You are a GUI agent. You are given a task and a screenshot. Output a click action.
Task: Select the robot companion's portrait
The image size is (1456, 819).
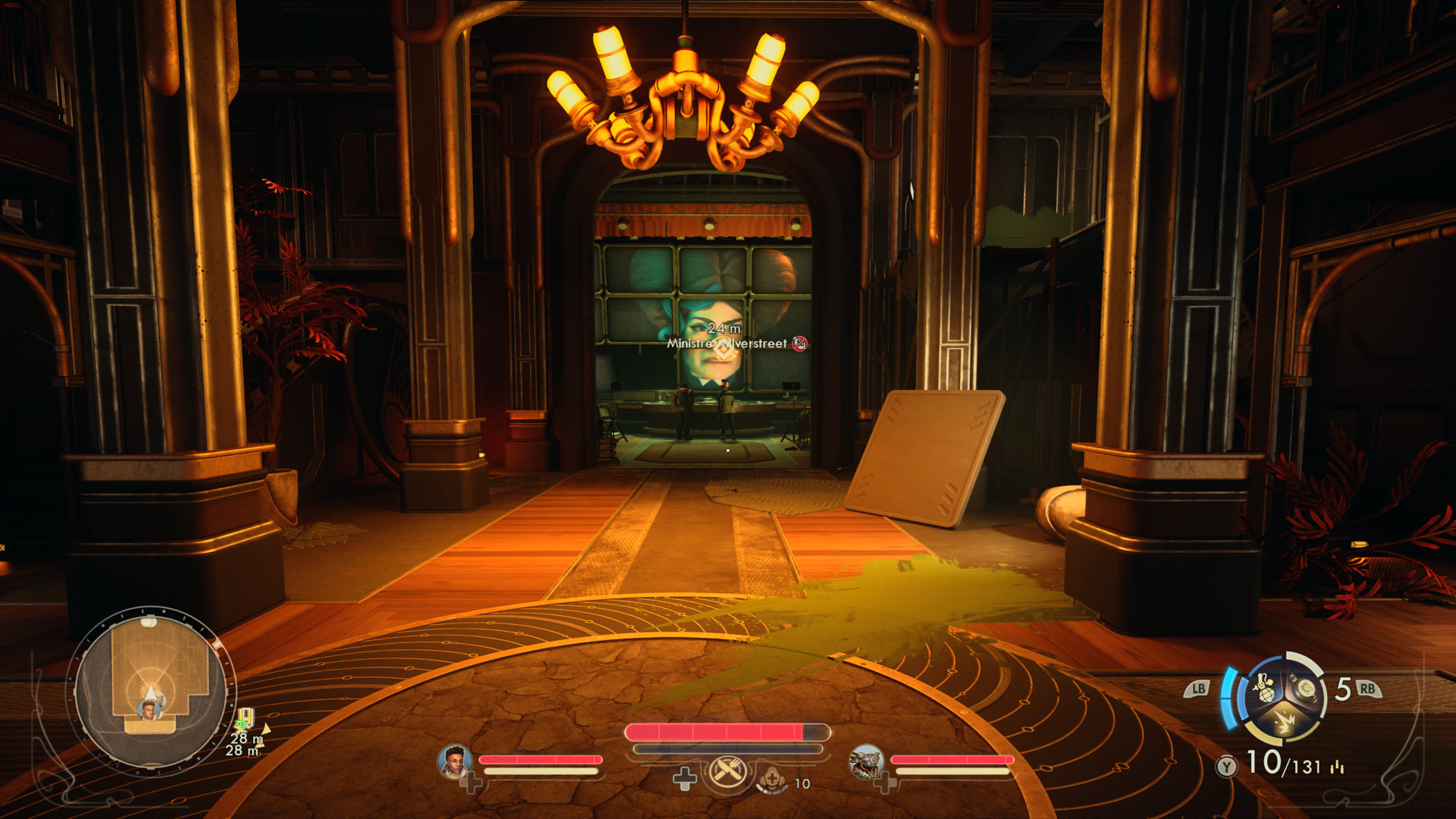866,761
